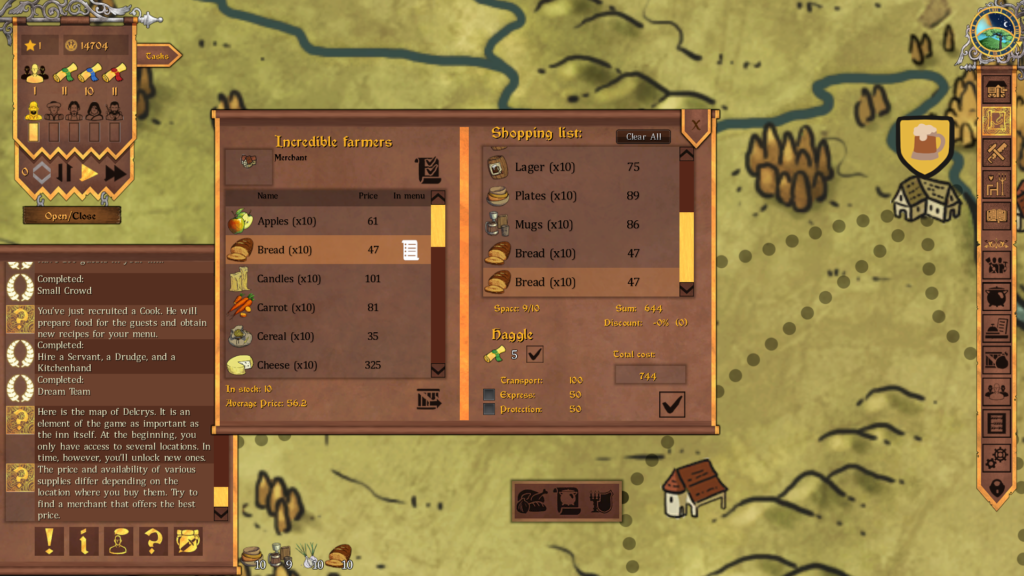This screenshot has width=1024, height=576.
Task: Select Mugs (x10) in the shopping list
Action: (x=580, y=225)
